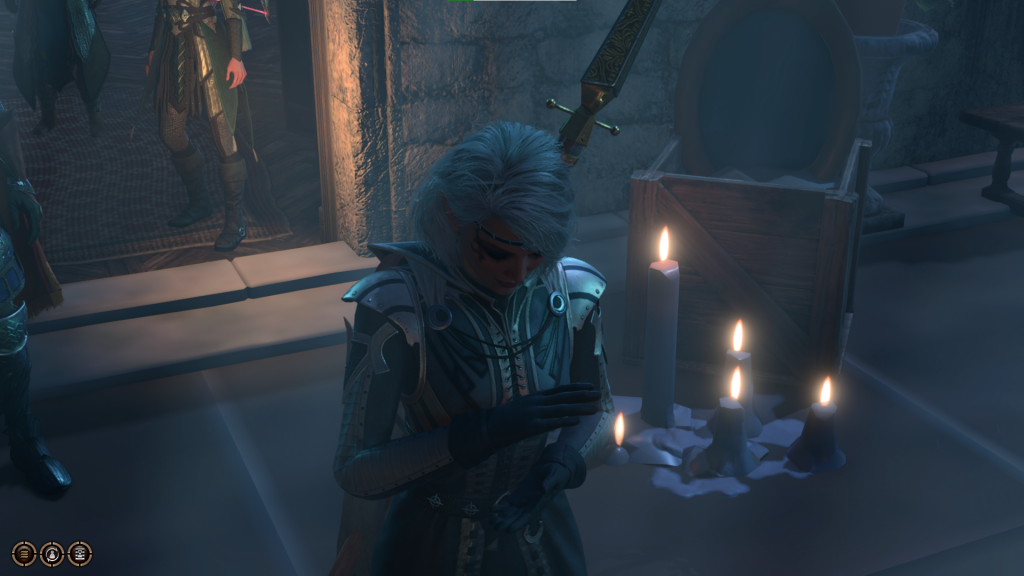Open the stacked dialogue lines icon

point(80,554)
